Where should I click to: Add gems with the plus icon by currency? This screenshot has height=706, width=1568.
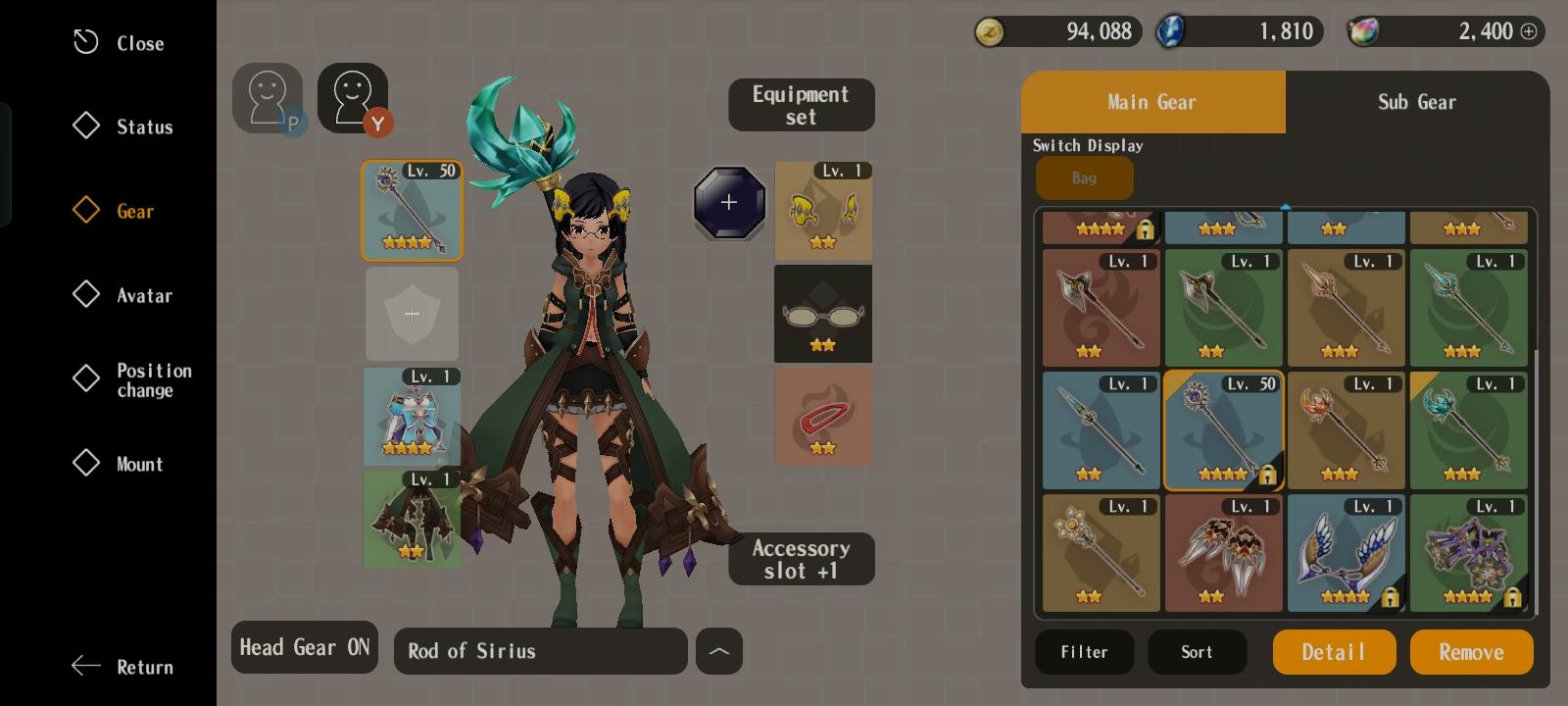[1528, 31]
